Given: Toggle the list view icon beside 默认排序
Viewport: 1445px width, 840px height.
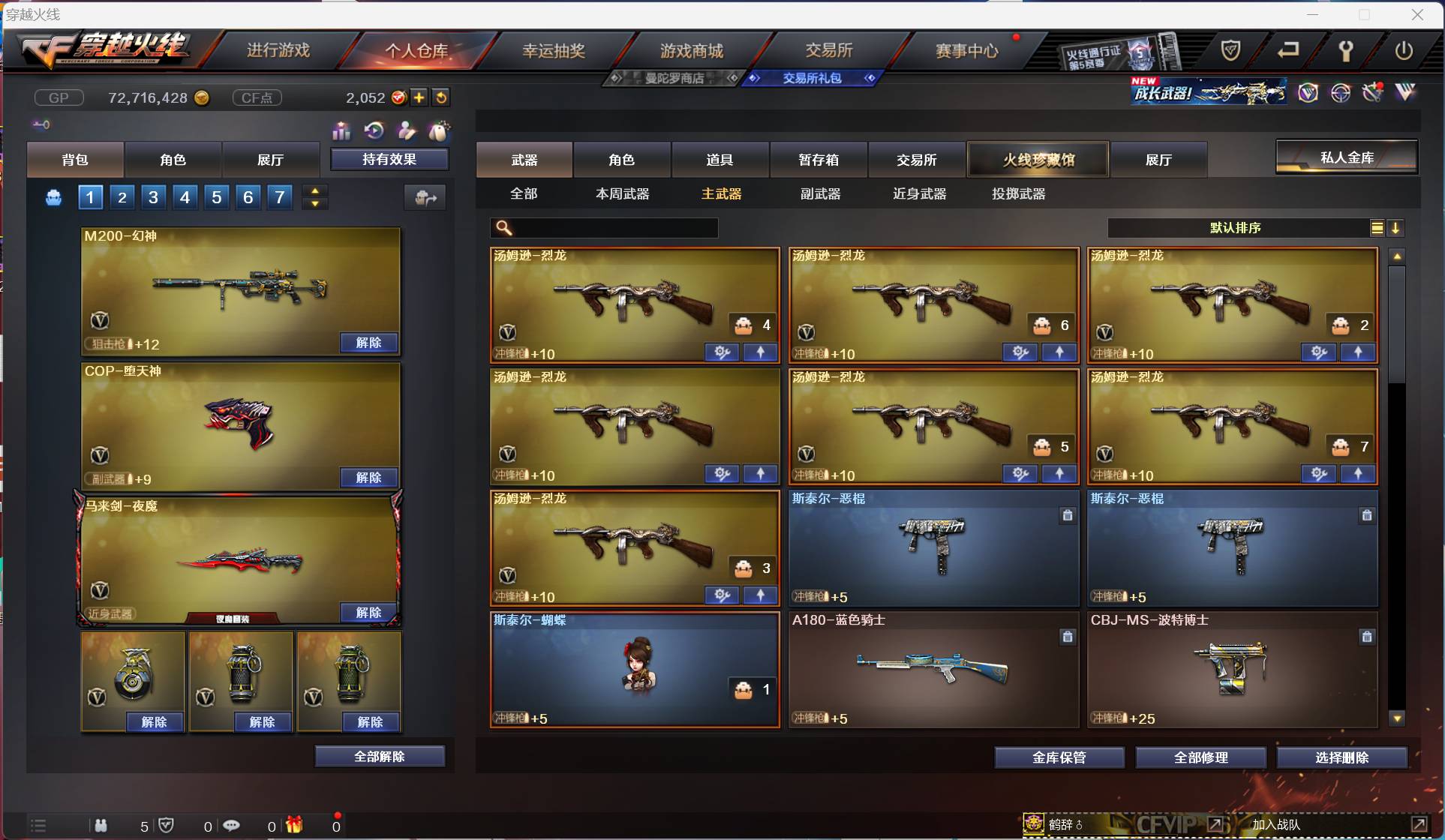Looking at the screenshot, I should pos(1377,227).
